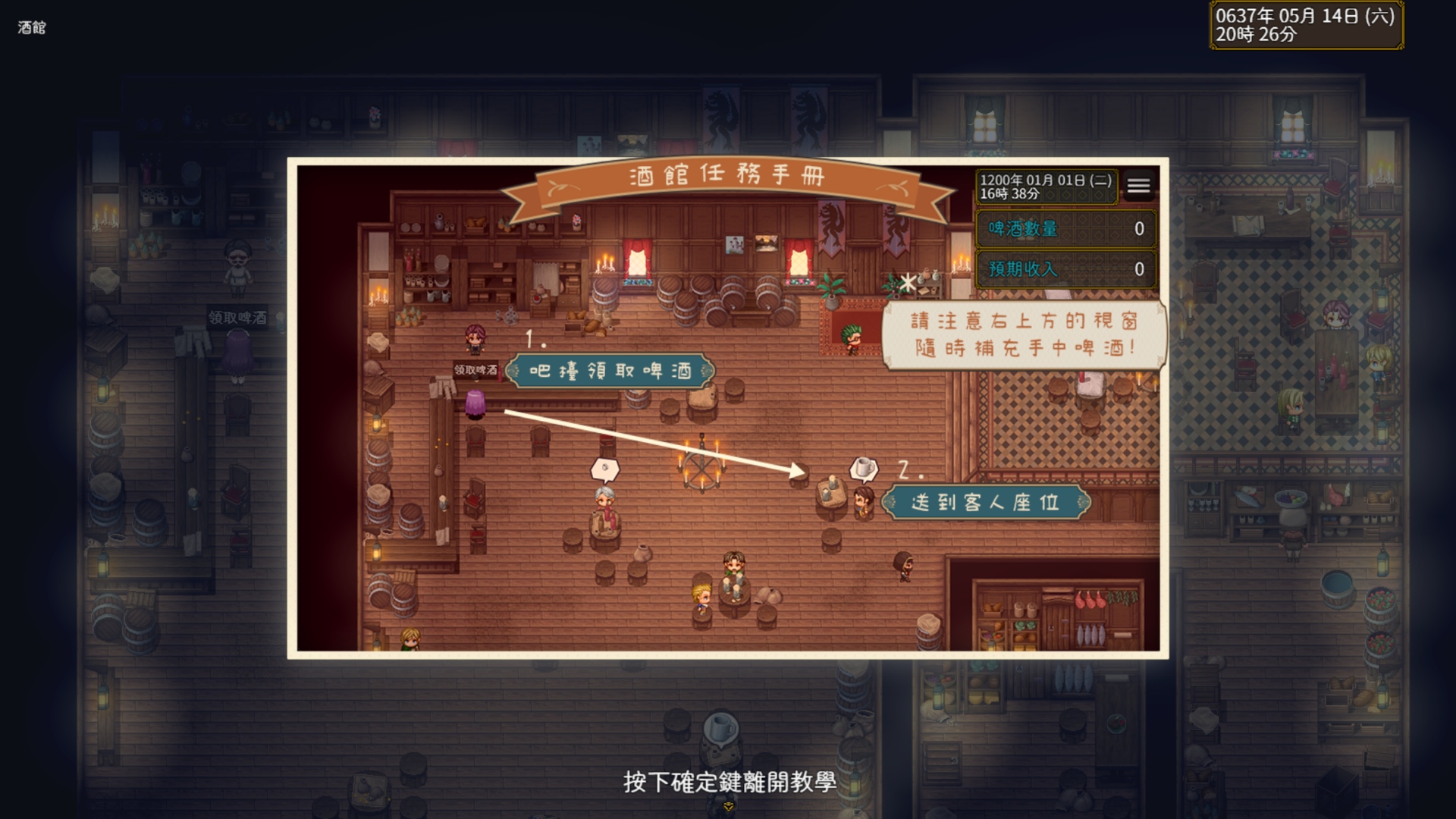Click the small continue arrow under the tutorial prompt
This screenshot has height=819, width=1456.
tap(728, 807)
